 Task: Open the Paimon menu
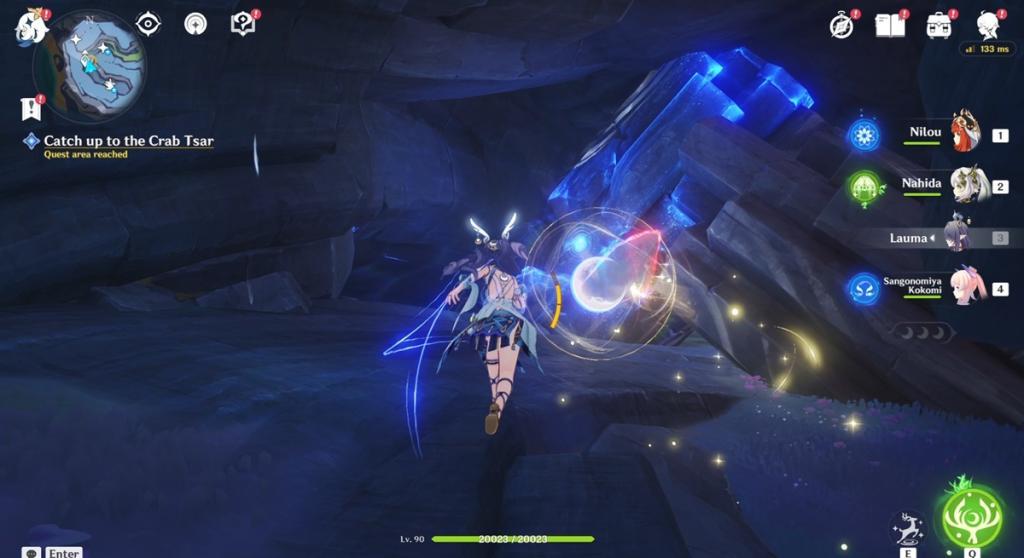(31, 27)
